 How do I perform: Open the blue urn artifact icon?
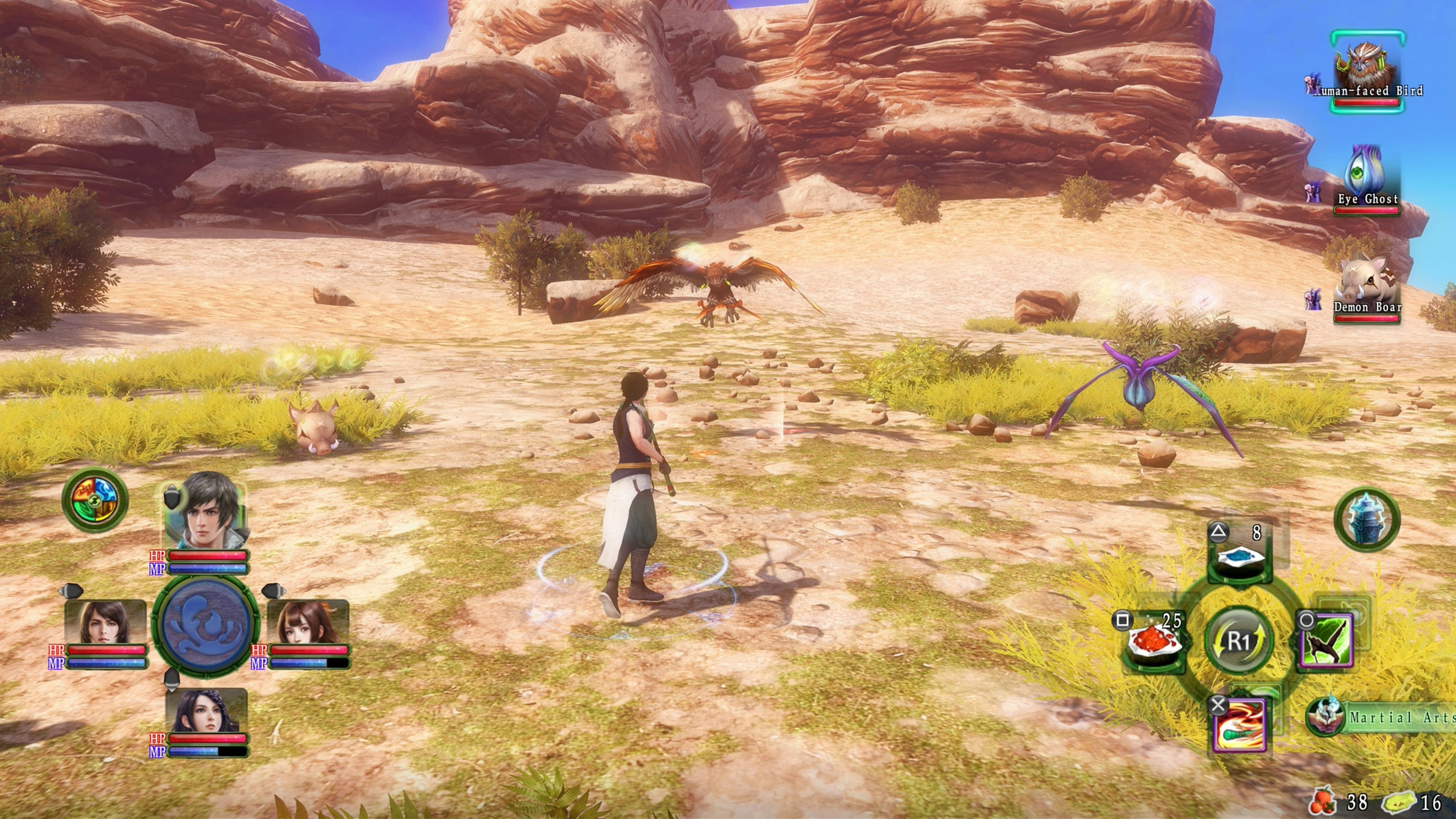tap(1367, 519)
